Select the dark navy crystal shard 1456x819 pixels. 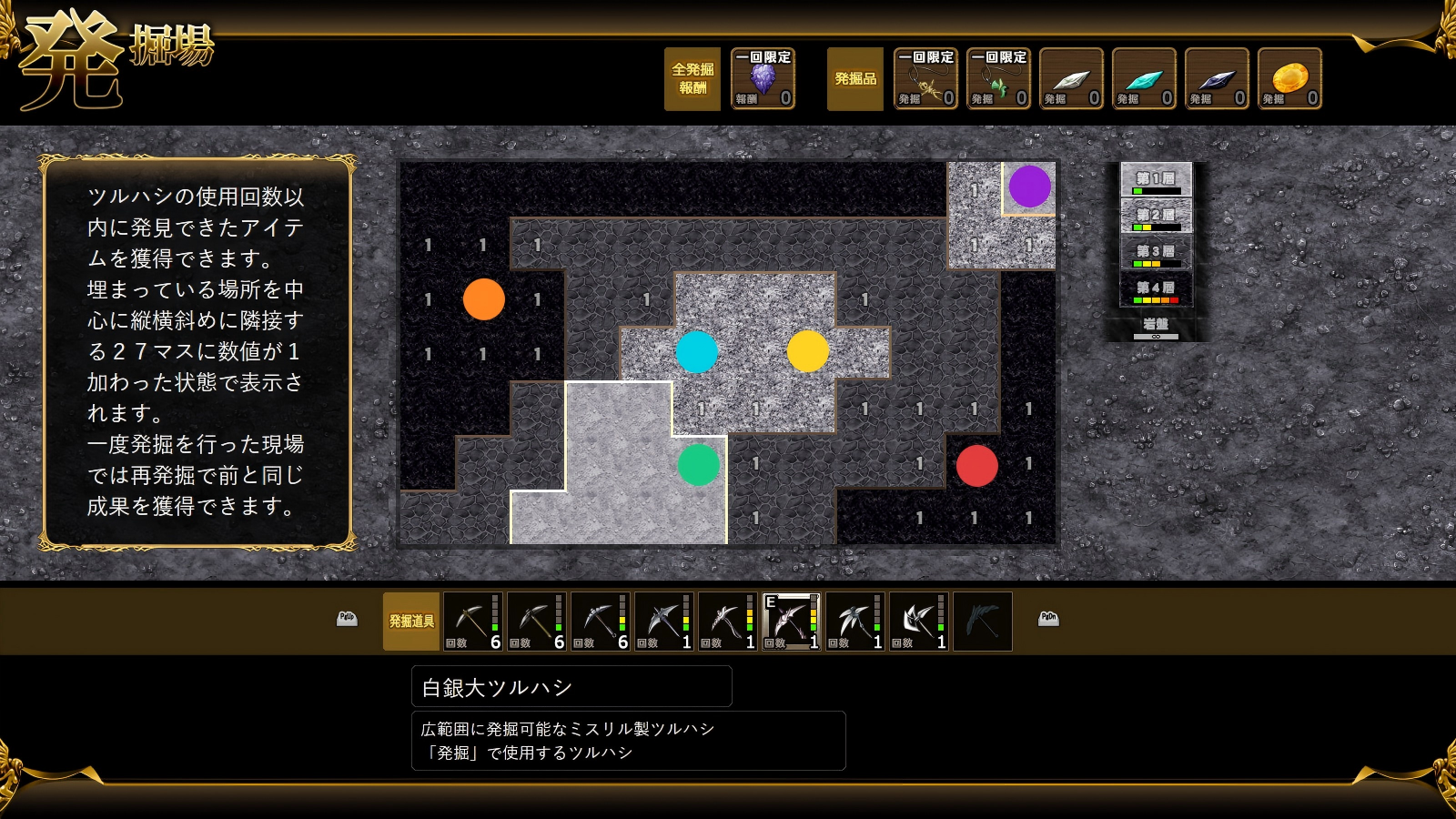pos(1217,79)
